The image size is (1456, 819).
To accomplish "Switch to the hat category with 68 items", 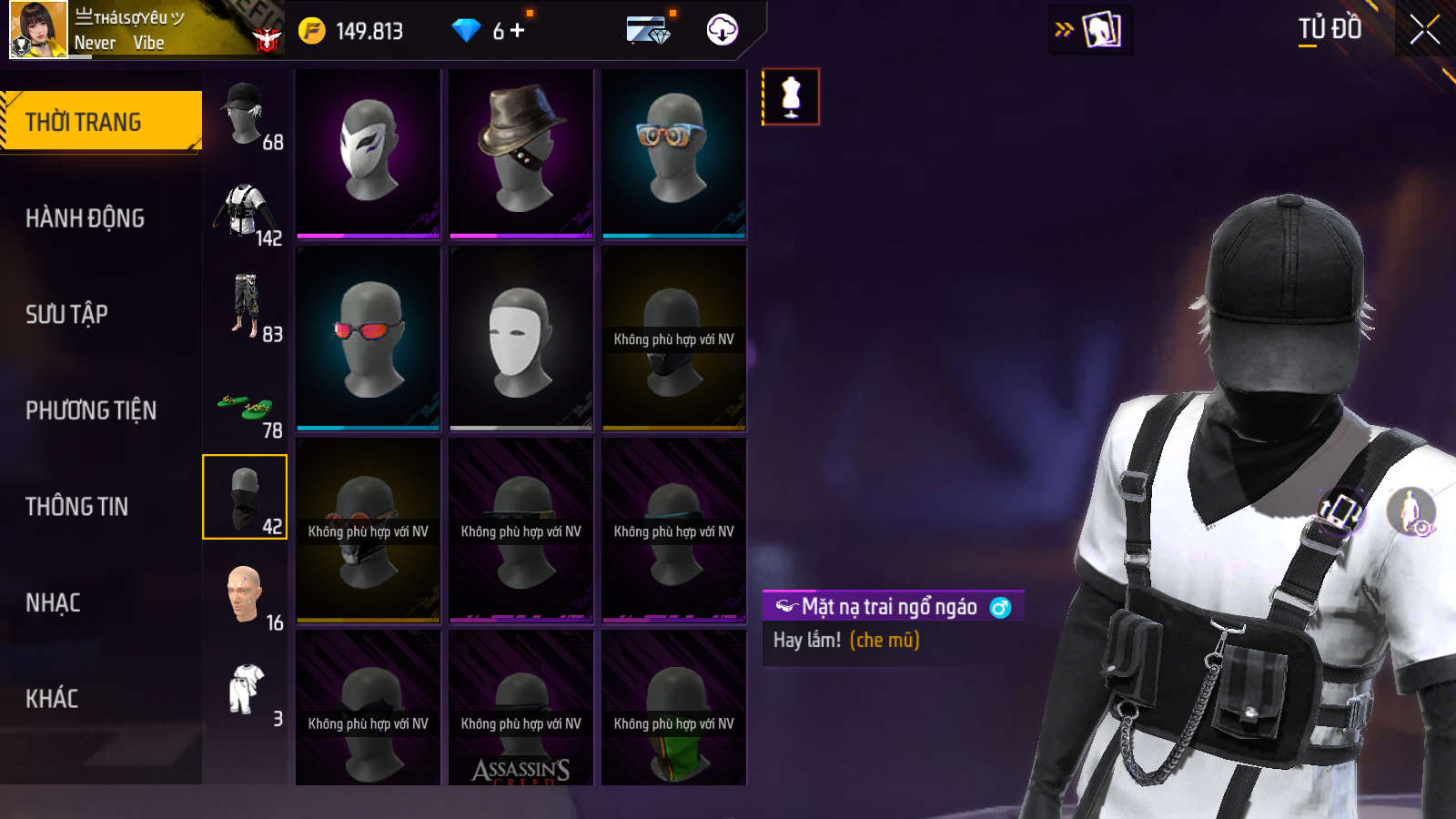I will pos(245,116).
